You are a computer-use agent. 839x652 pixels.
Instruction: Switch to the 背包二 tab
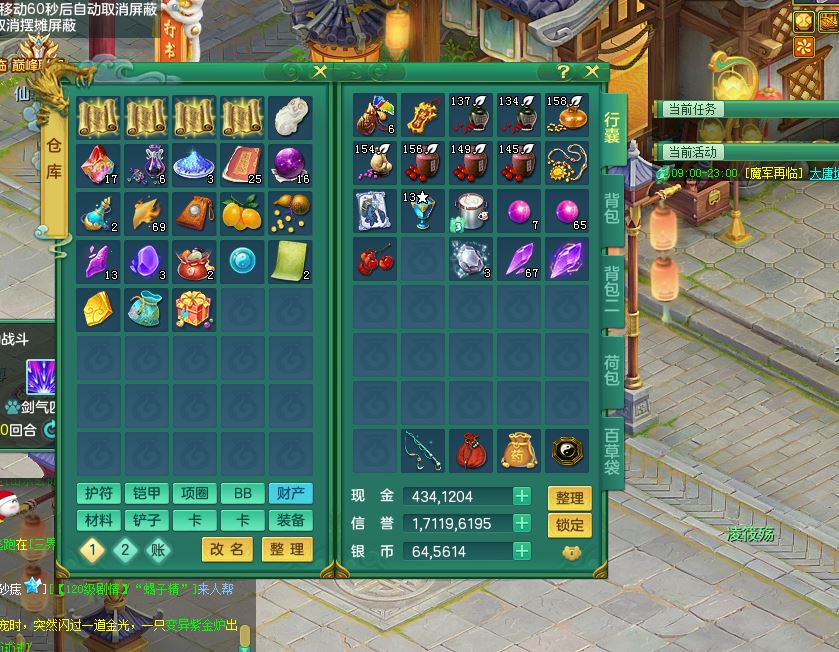[612, 290]
